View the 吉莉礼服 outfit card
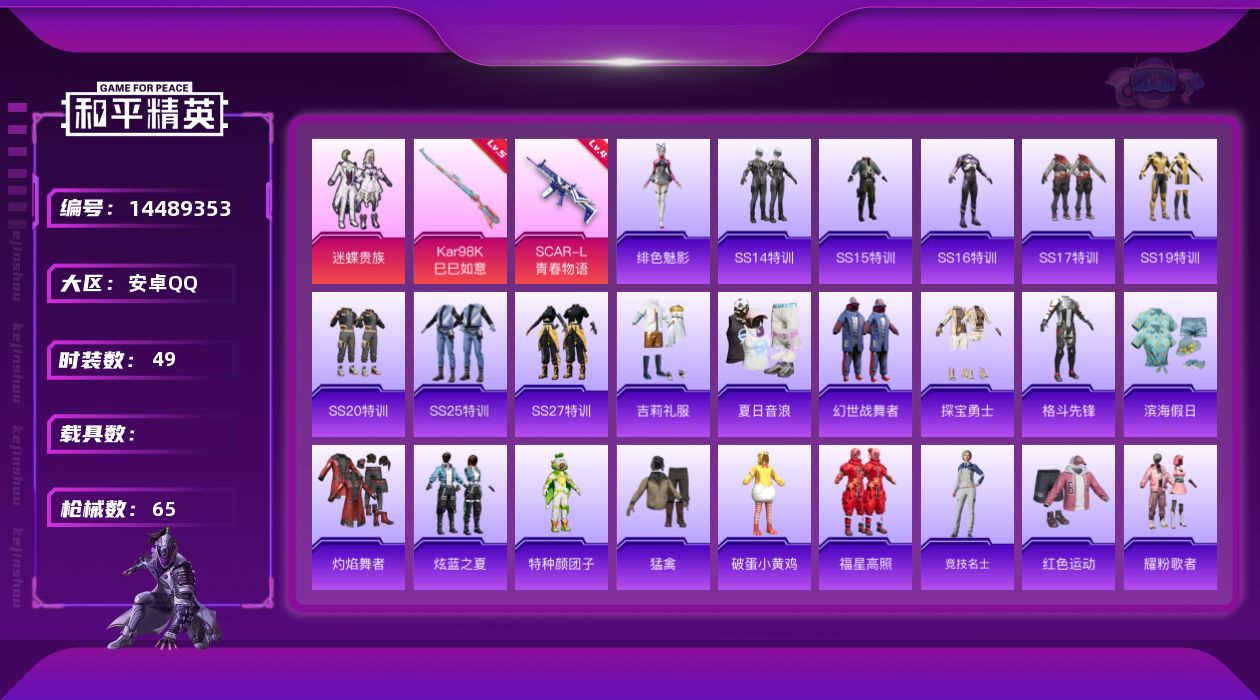Image resolution: width=1260 pixels, height=700 pixels. tap(663, 364)
